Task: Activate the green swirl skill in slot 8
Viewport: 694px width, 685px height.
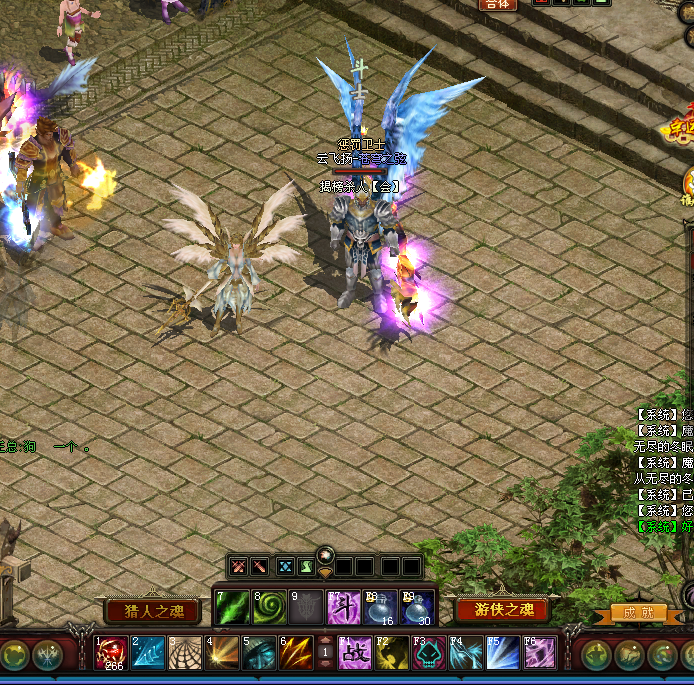Action: click(269, 607)
